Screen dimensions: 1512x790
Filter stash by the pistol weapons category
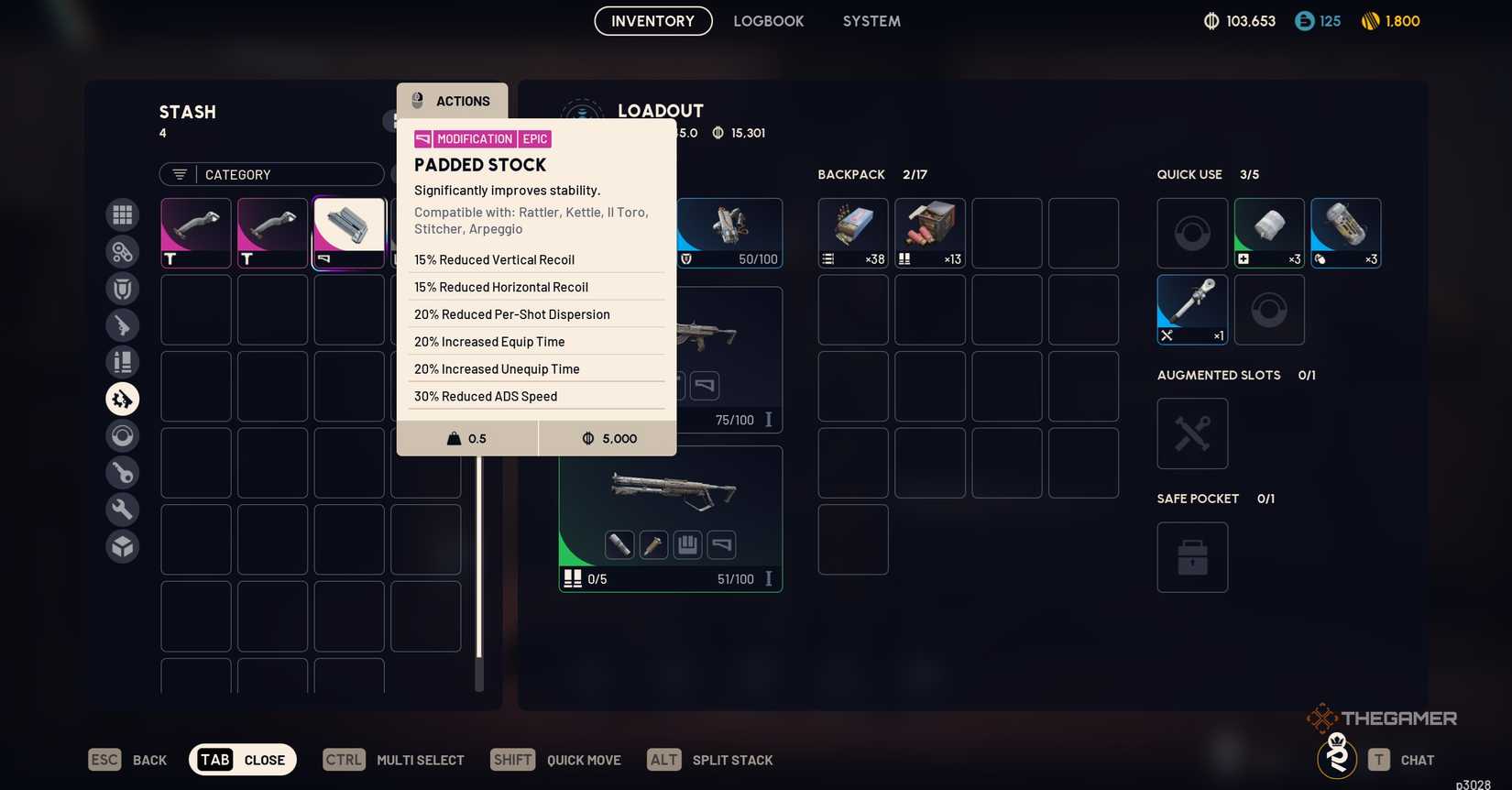pyautogui.click(x=122, y=324)
